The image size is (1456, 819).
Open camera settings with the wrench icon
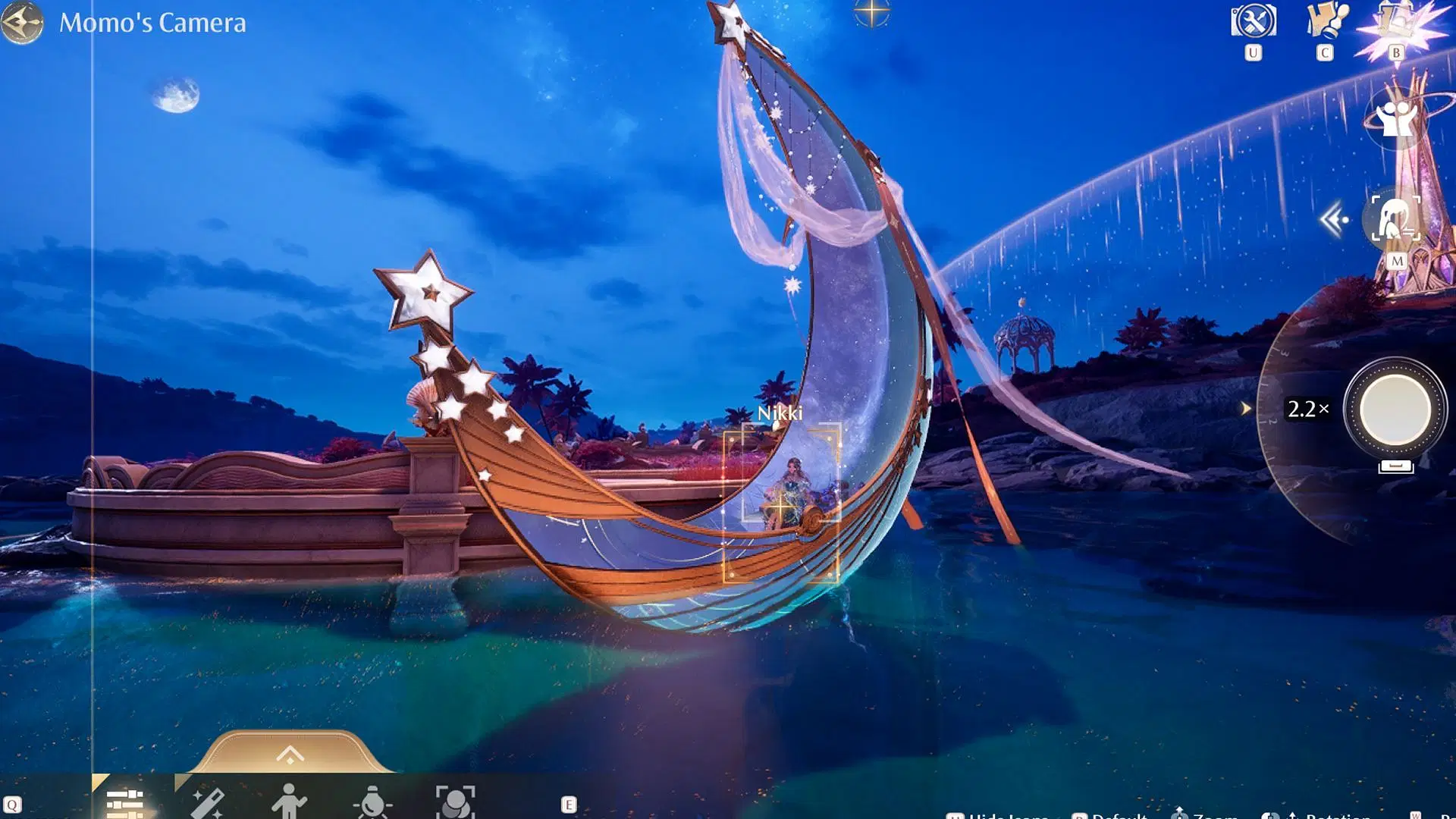(x=1253, y=20)
